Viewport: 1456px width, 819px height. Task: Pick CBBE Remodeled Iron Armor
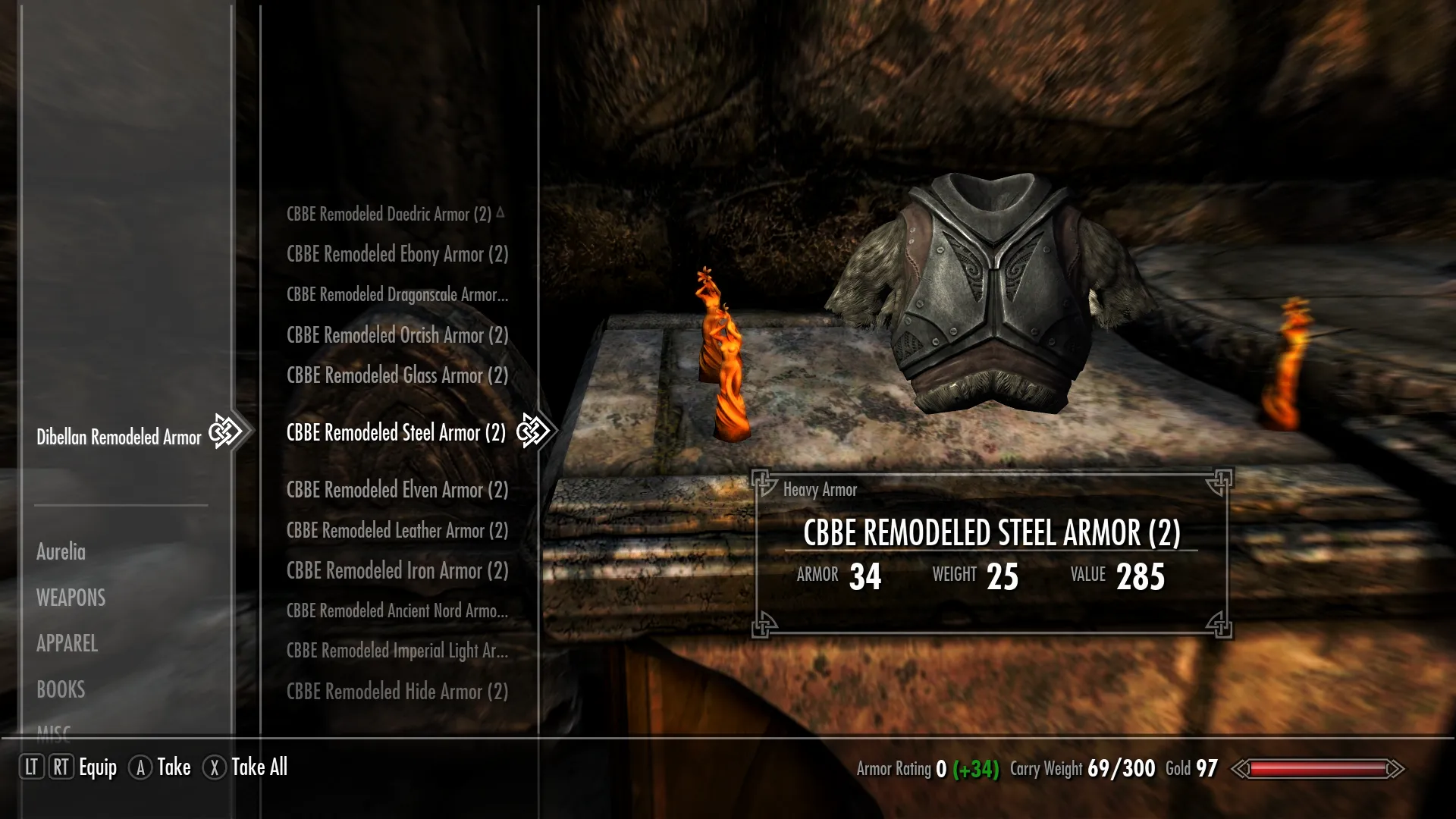(x=397, y=571)
